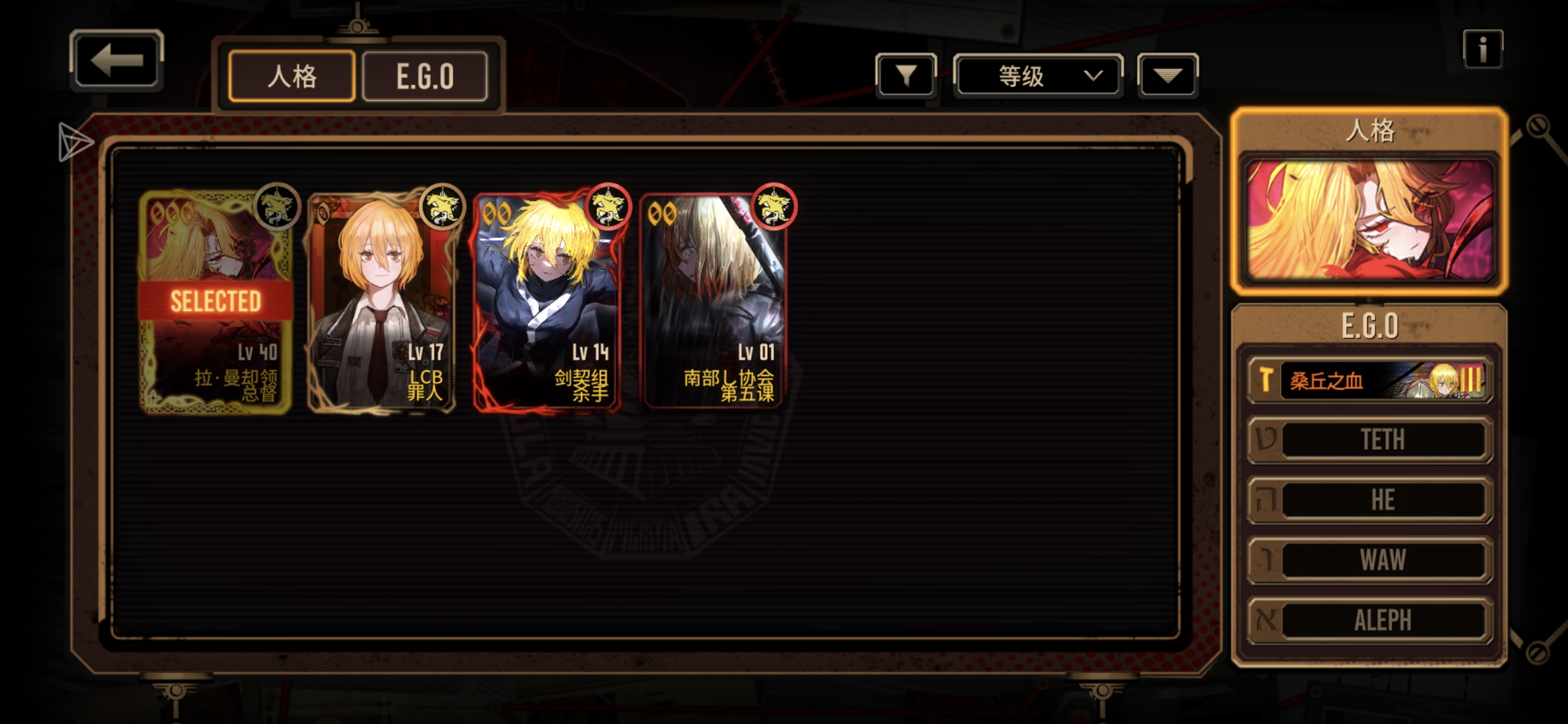Open the equipped identity portrait panel
The width and height of the screenshot is (1568, 724).
point(1370,220)
